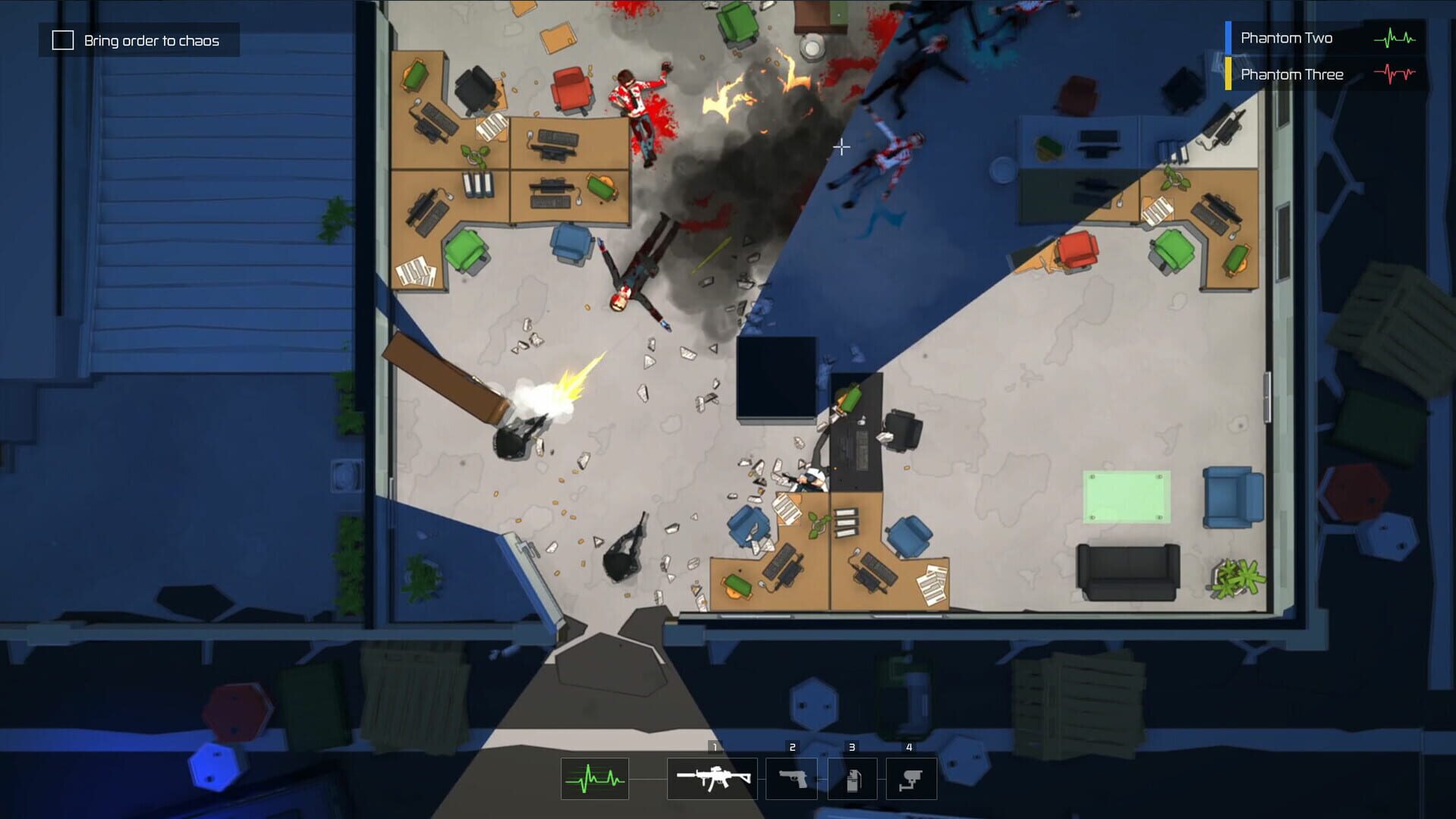Toggle Phantom Three's yellow squad color marker
The height and width of the screenshot is (819, 1456).
click(x=1229, y=74)
